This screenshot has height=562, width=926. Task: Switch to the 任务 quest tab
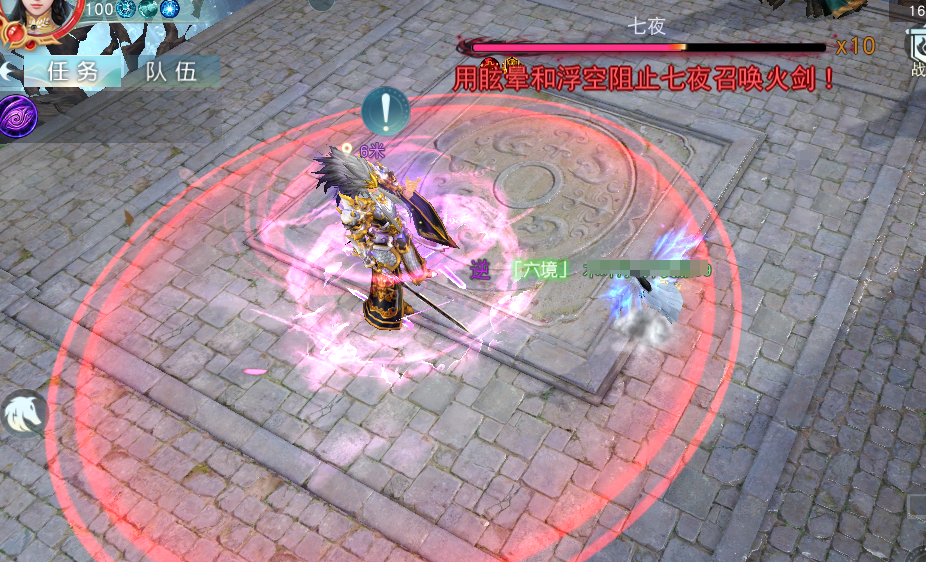point(72,71)
